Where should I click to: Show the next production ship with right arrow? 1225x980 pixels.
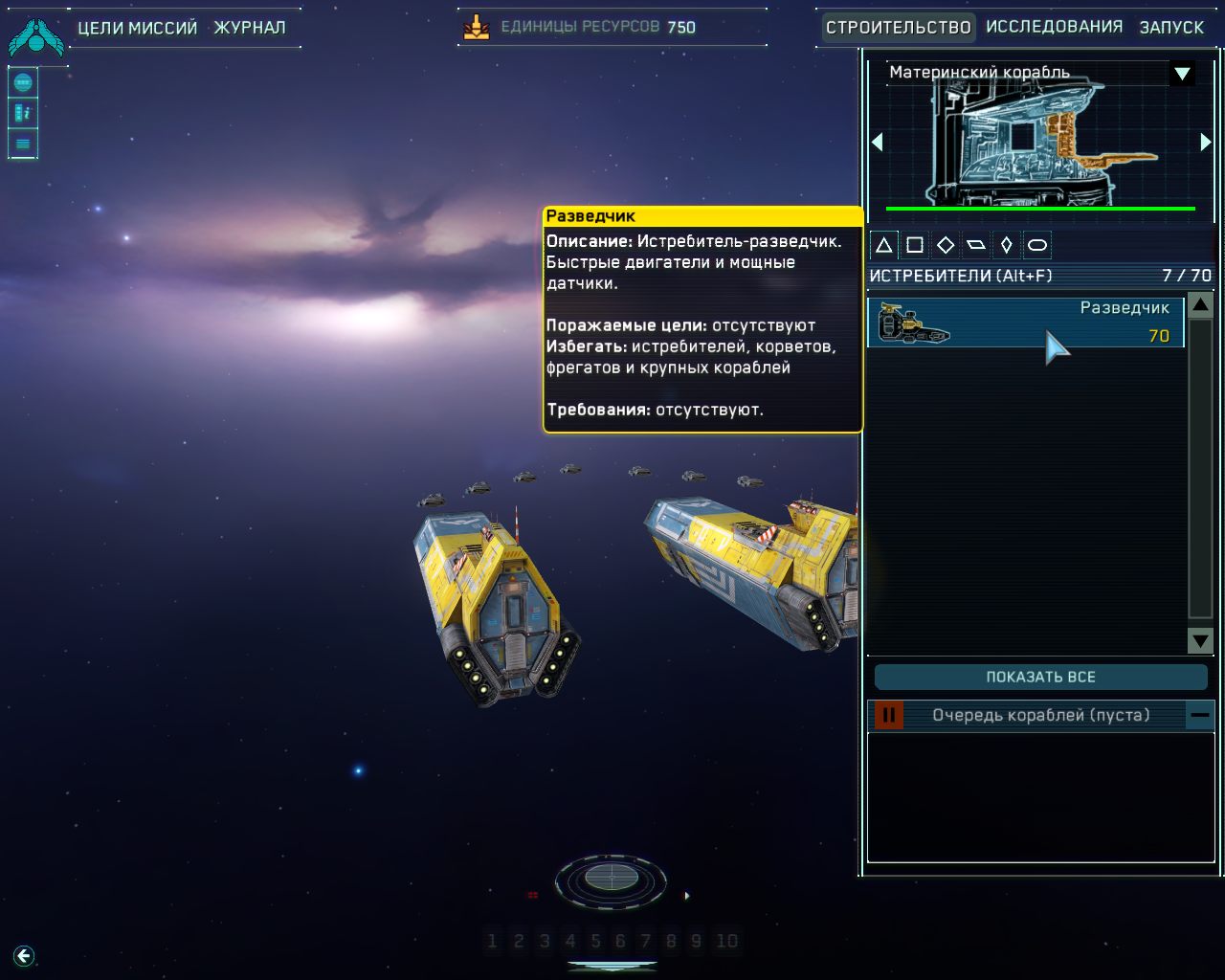click(x=1205, y=143)
